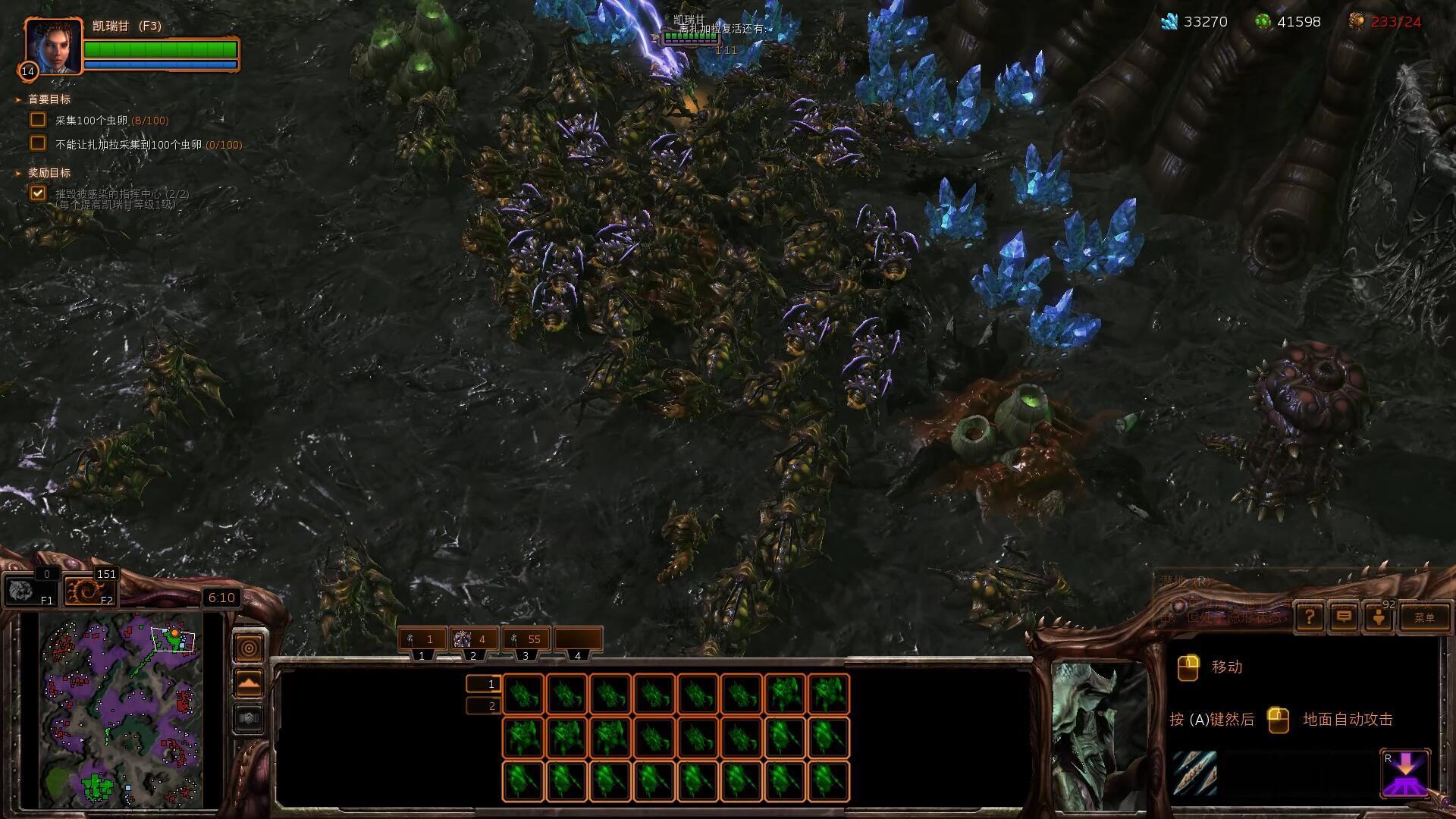1456x819 pixels.
Task: Click the minimap ping signal button
Action: (249, 648)
